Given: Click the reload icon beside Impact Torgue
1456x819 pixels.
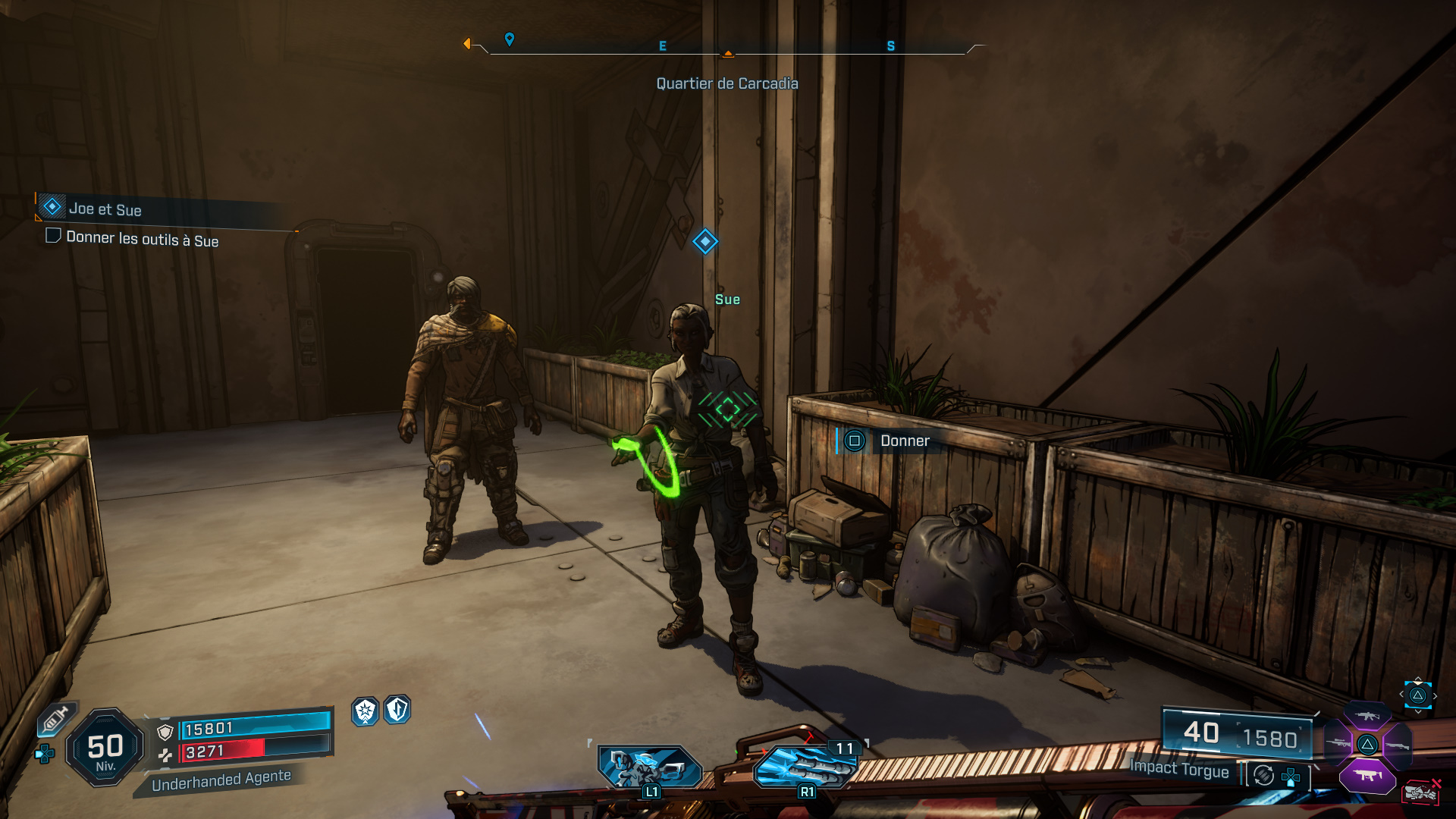Looking at the screenshot, I should click(x=1263, y=777).
